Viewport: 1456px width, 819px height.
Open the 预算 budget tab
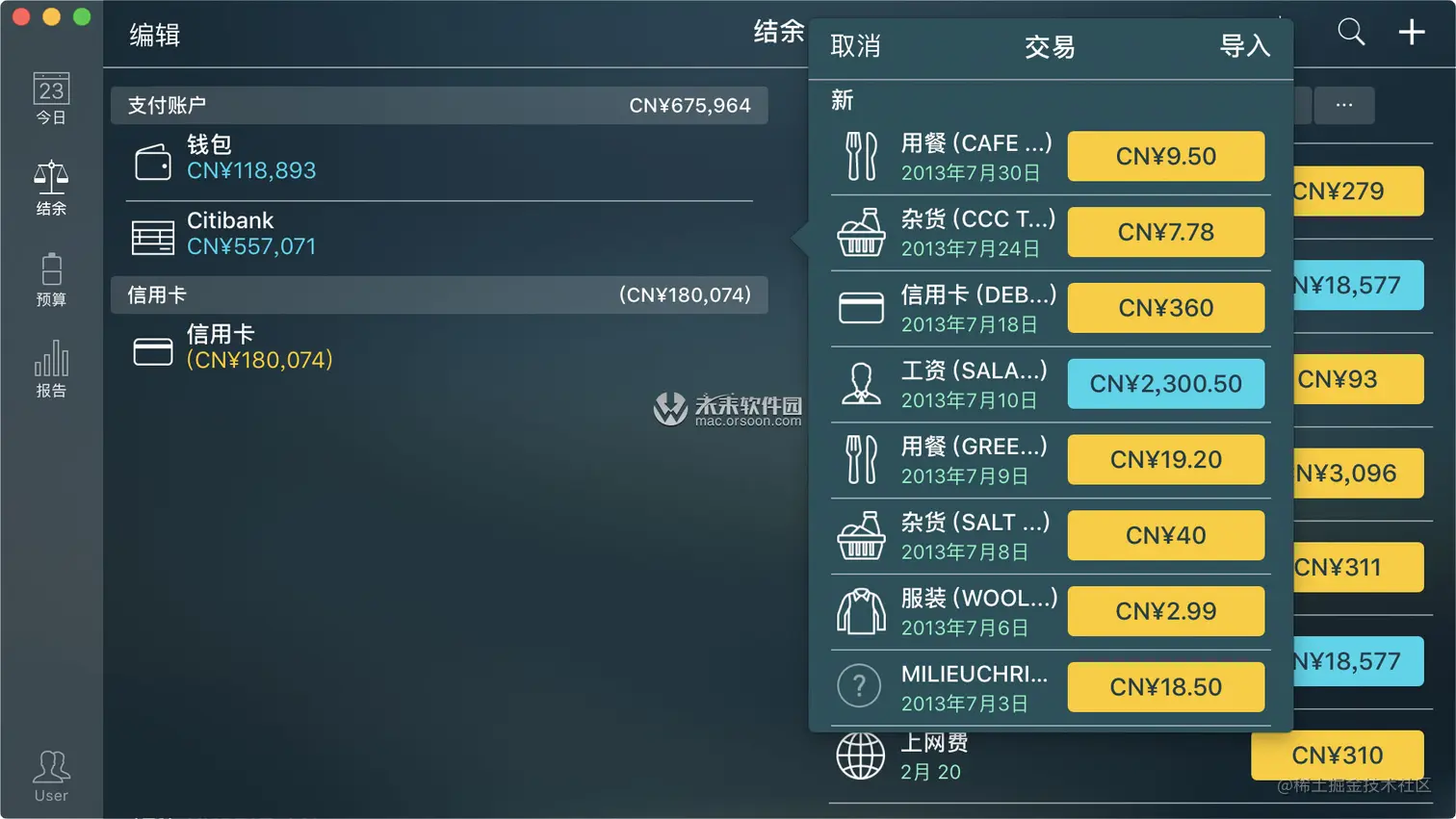click(x=51, y=280)
